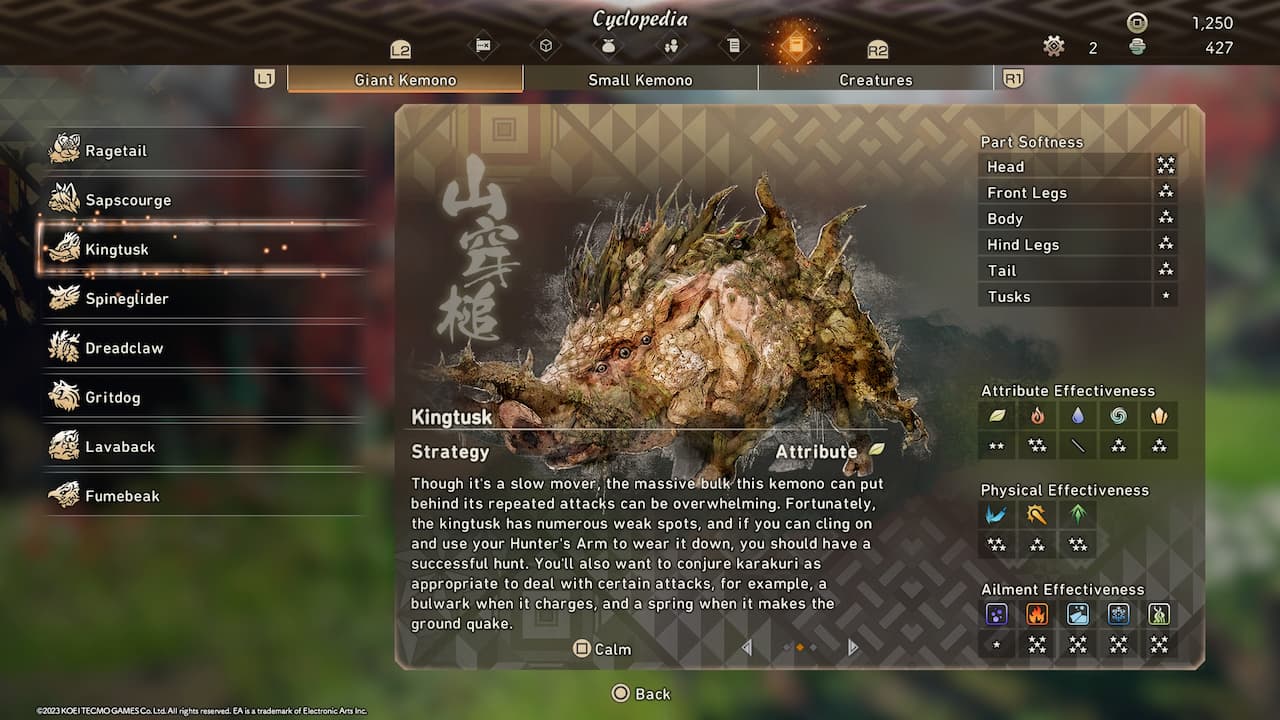This screenshot has width=1280, height=720.
Task: Click the right page arrow
Action: coord(852,648)
